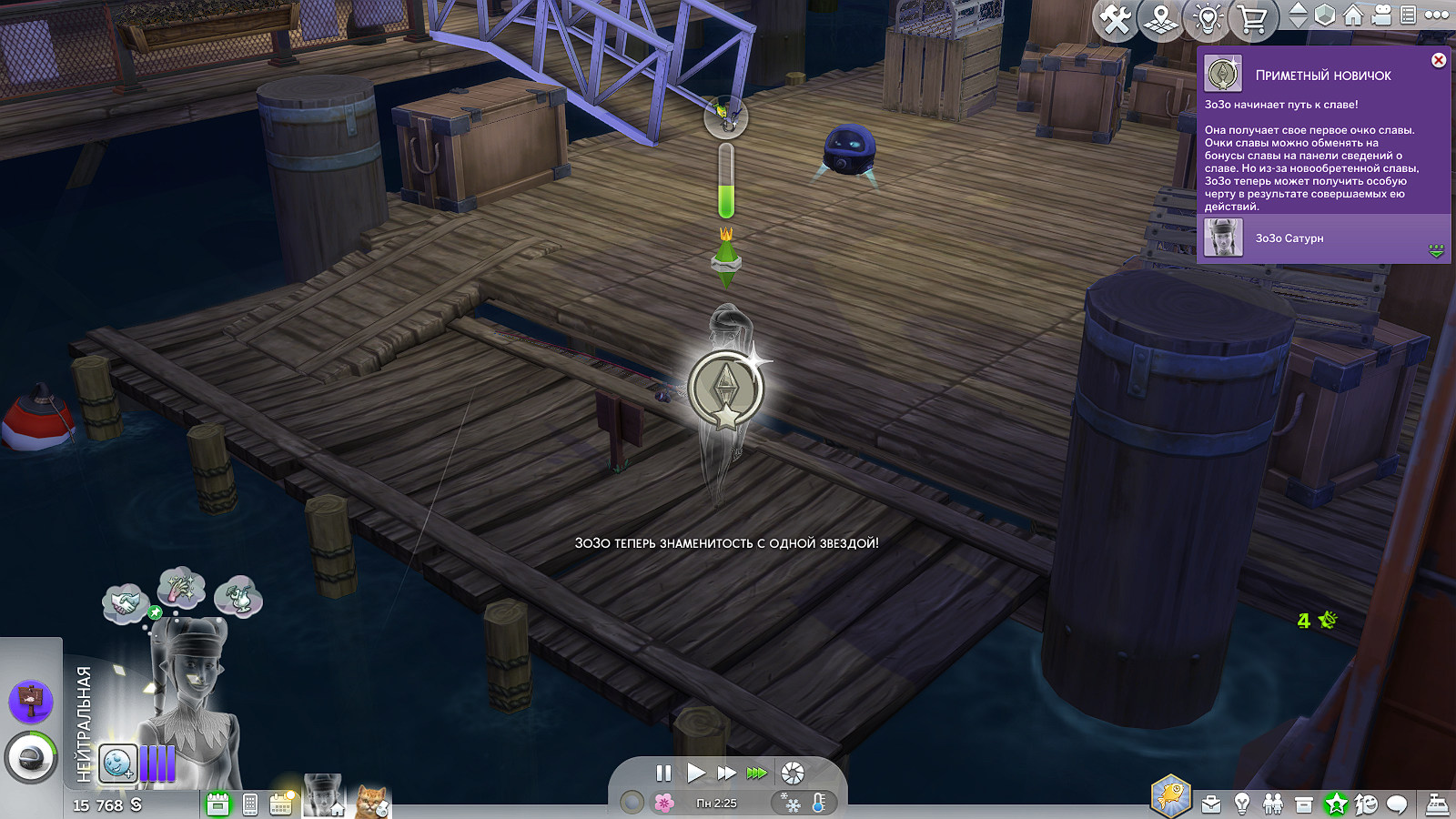The image size is (1456, 819).
Task: Pause the game
Action: click(x=663, y=773)
